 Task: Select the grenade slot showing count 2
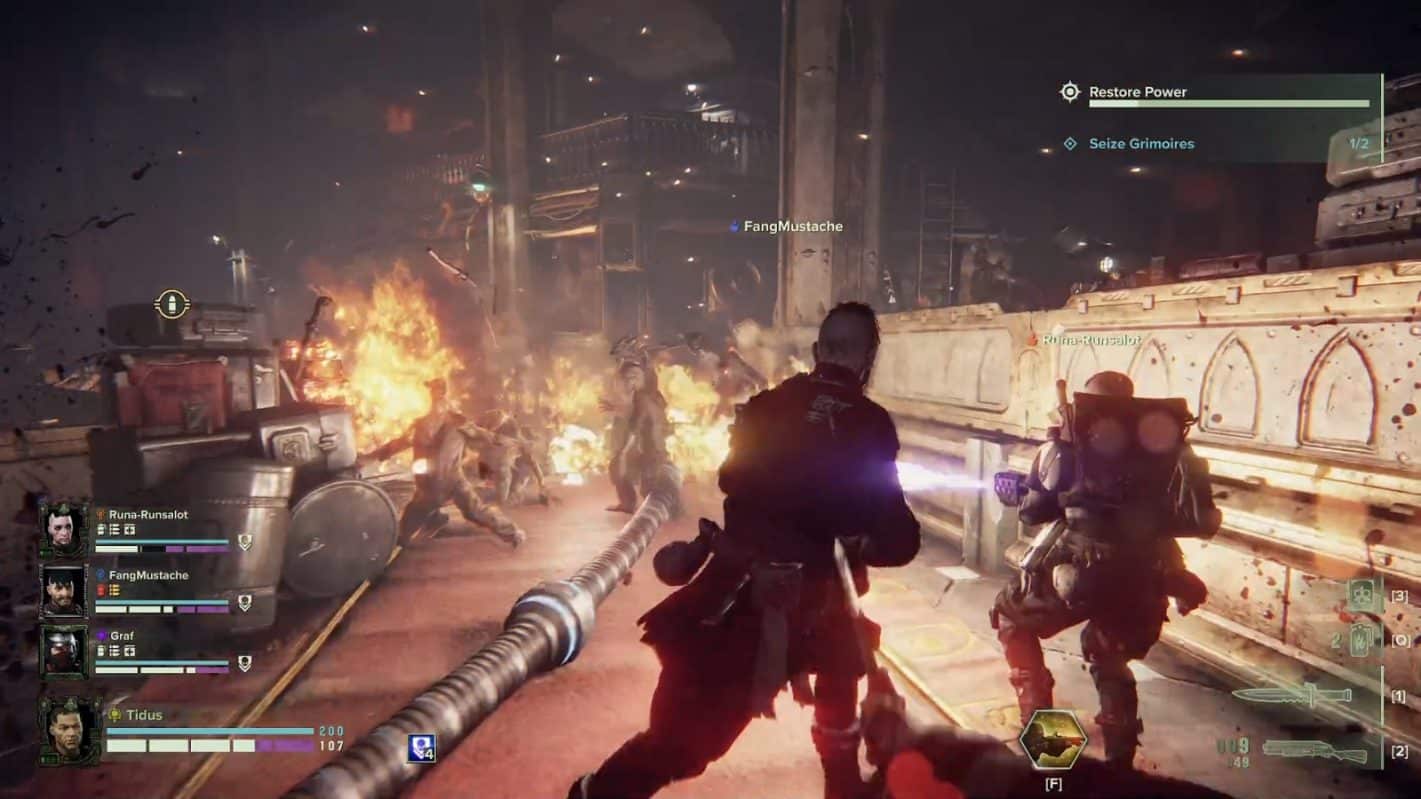tap(1361, 640)
